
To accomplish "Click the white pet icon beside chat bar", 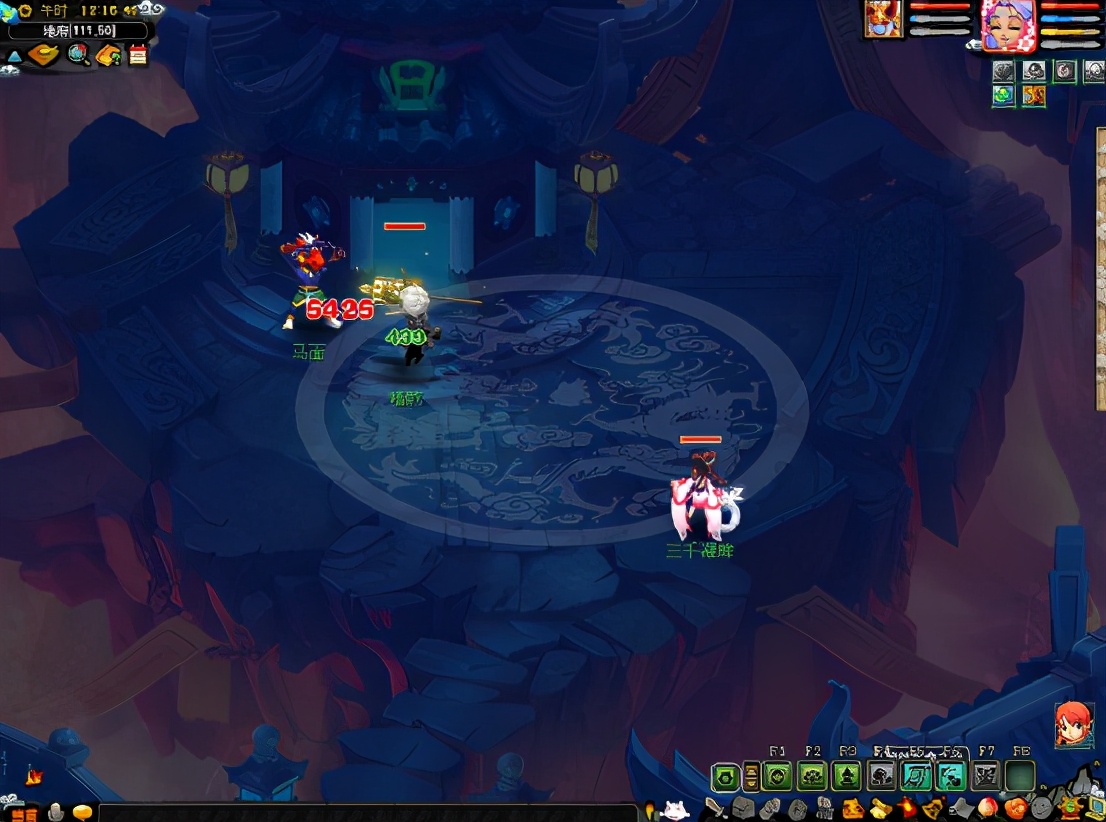I will (673, 809).
